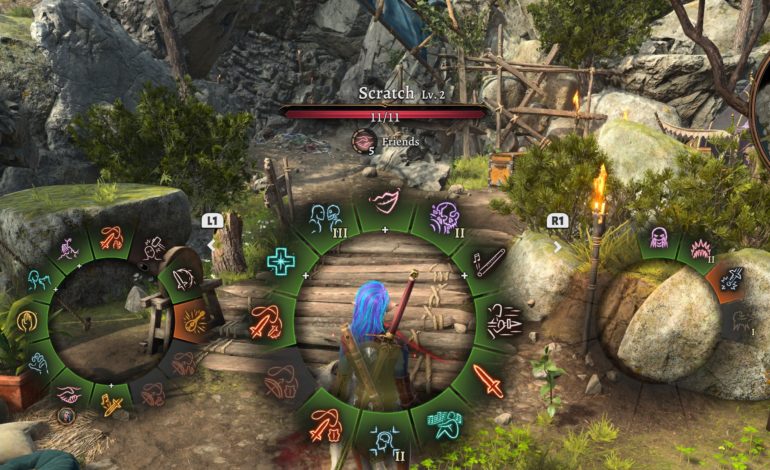
Task: Choose the head-in-brackets level II spell
Action: click(384, 438)
